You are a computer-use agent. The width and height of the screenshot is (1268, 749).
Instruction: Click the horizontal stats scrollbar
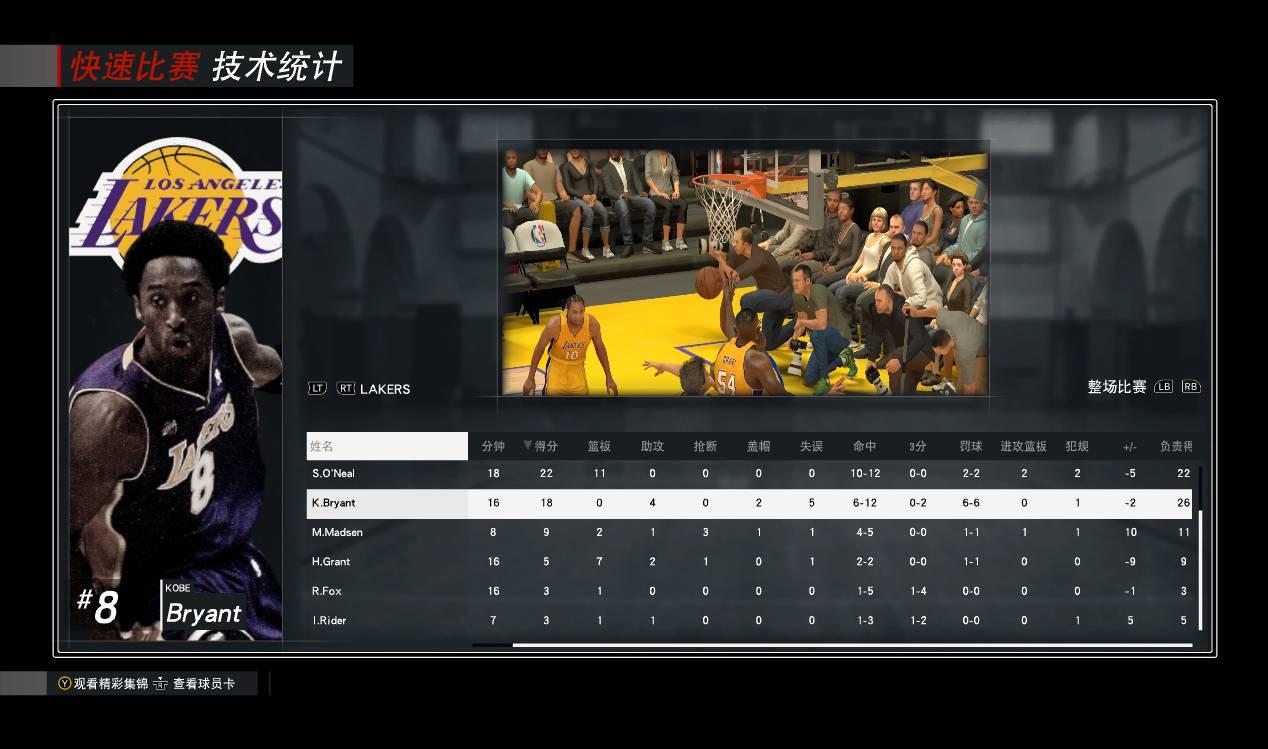pyautogui.click(x=851, y=645)
